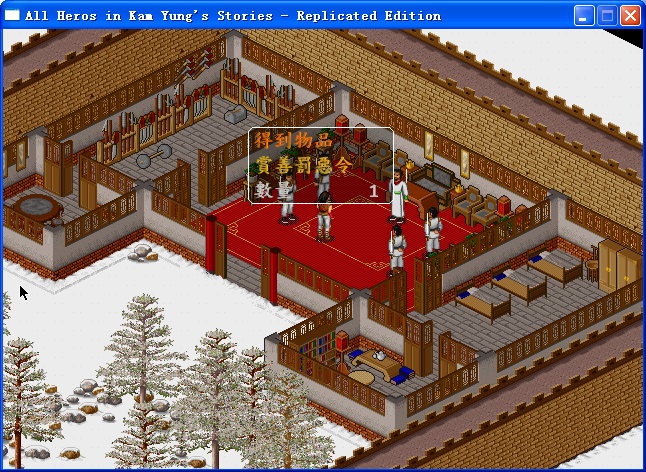Dismiss the 得到物品 item notification box
Screen dimensions: 646x472
(x=320, y=165)
